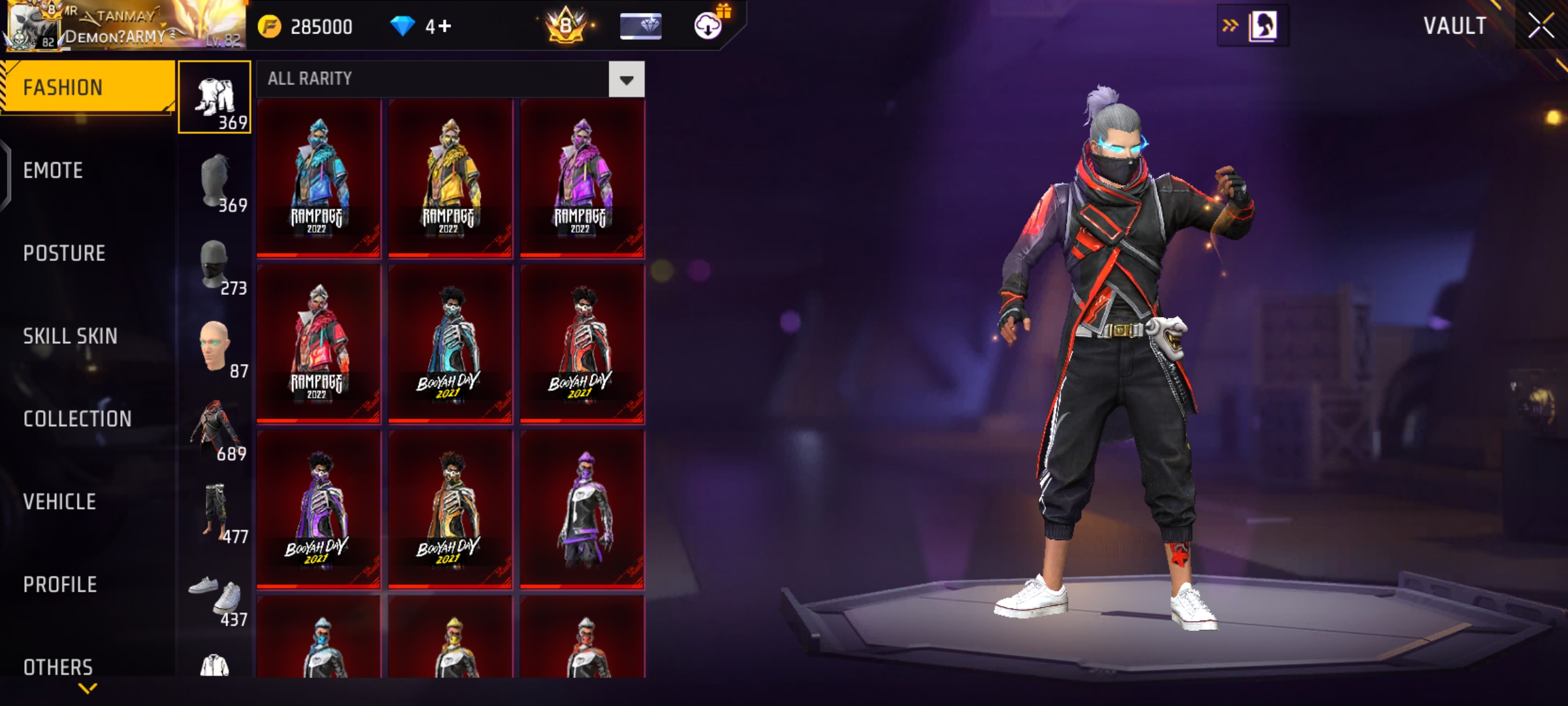Screen dimensions: 1568x706
Task: Open the Profile category
Action: [60, 584]
